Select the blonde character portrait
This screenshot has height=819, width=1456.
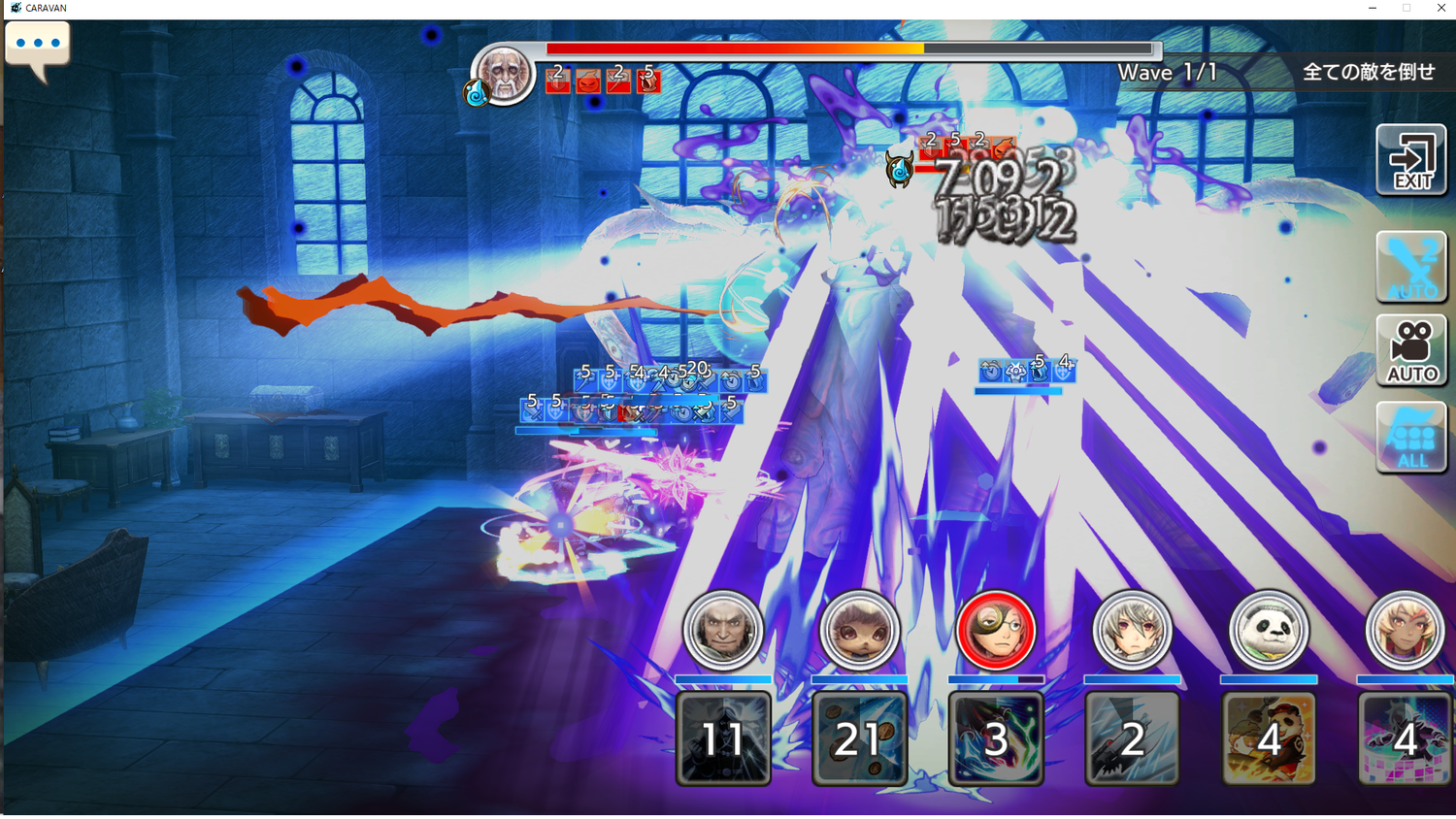point(1405,631)
